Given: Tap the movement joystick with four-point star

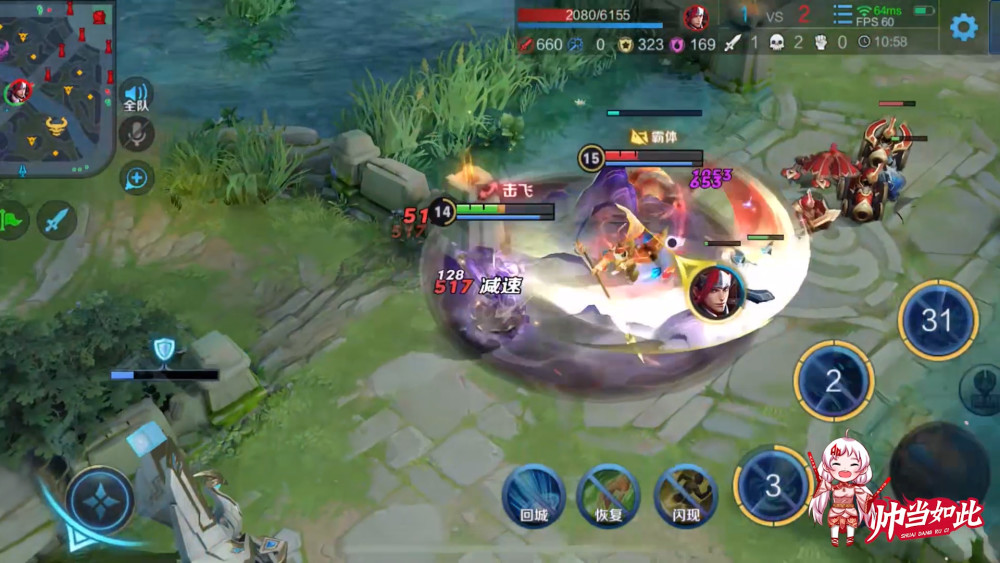Looking at the screenshot, I should pyautogui.click(x=100, y=500).
